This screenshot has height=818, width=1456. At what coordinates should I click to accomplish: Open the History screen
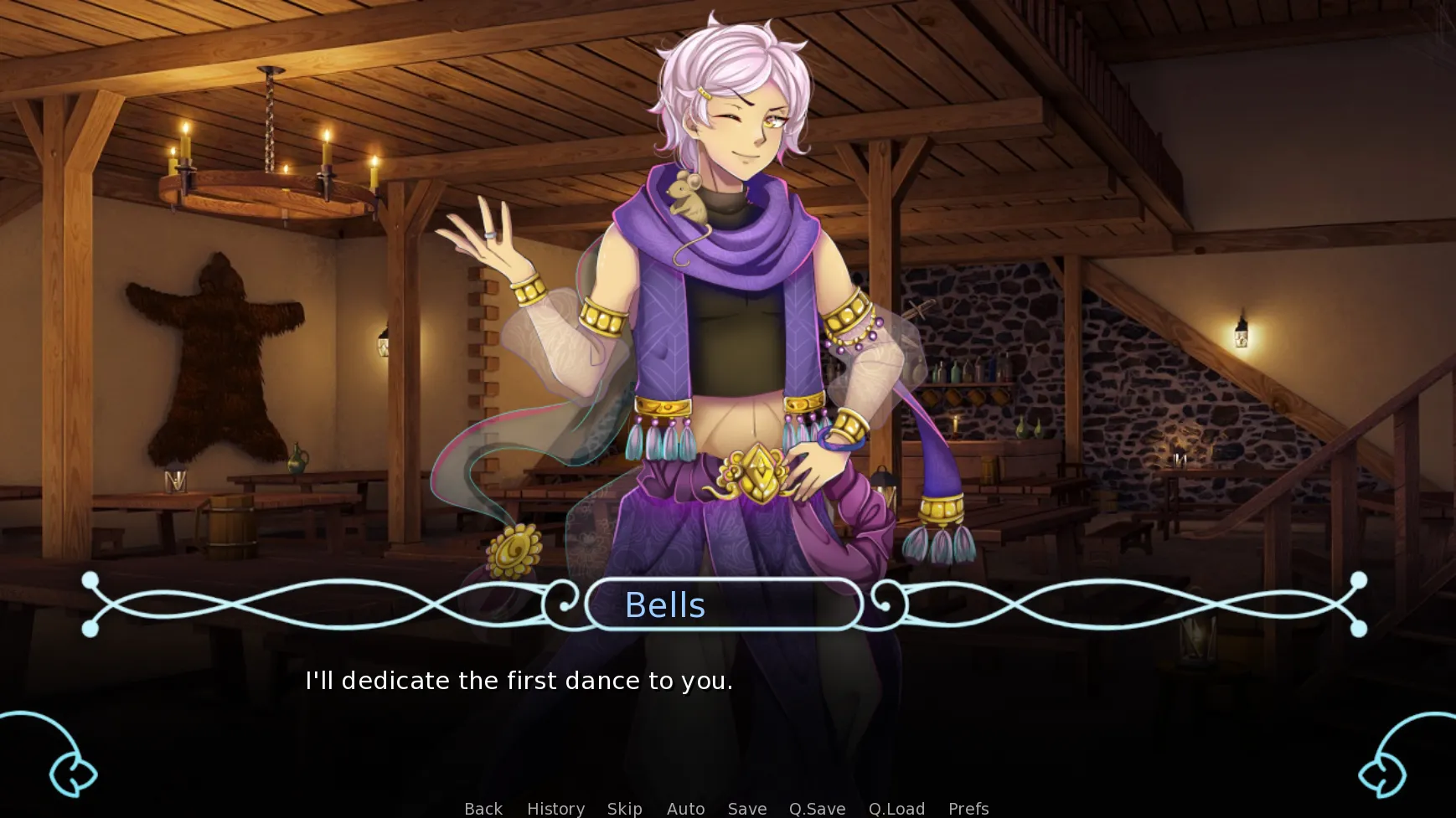555,808
